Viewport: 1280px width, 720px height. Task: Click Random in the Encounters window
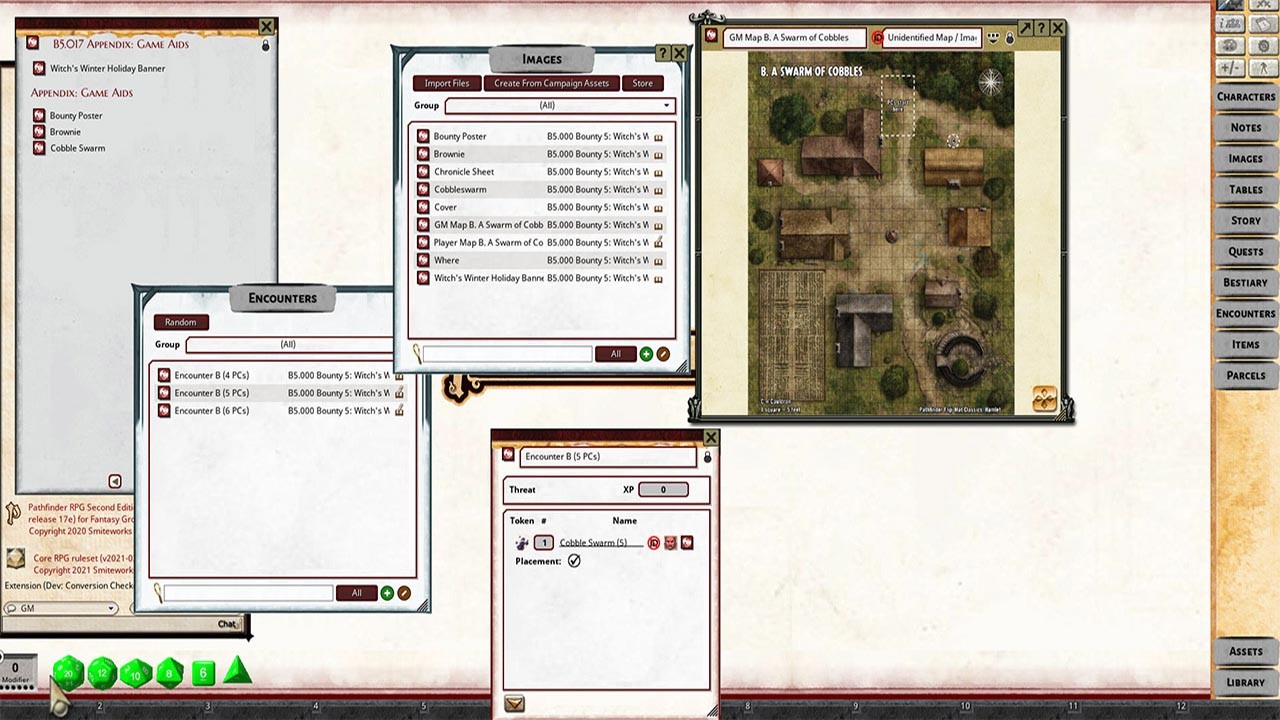180,322
